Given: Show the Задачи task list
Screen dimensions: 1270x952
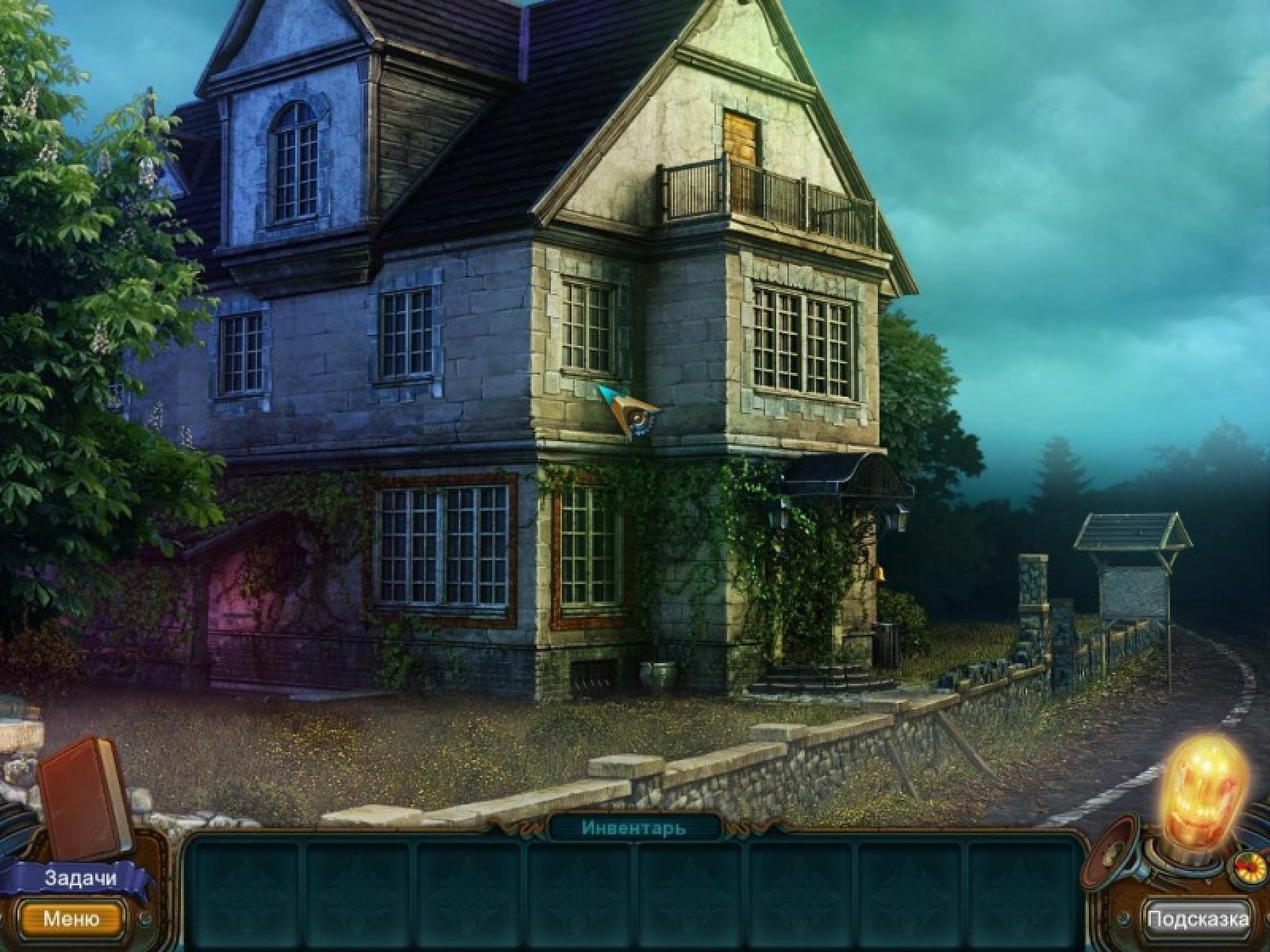Looking at the screenshot, I should [x=79, y=878].
